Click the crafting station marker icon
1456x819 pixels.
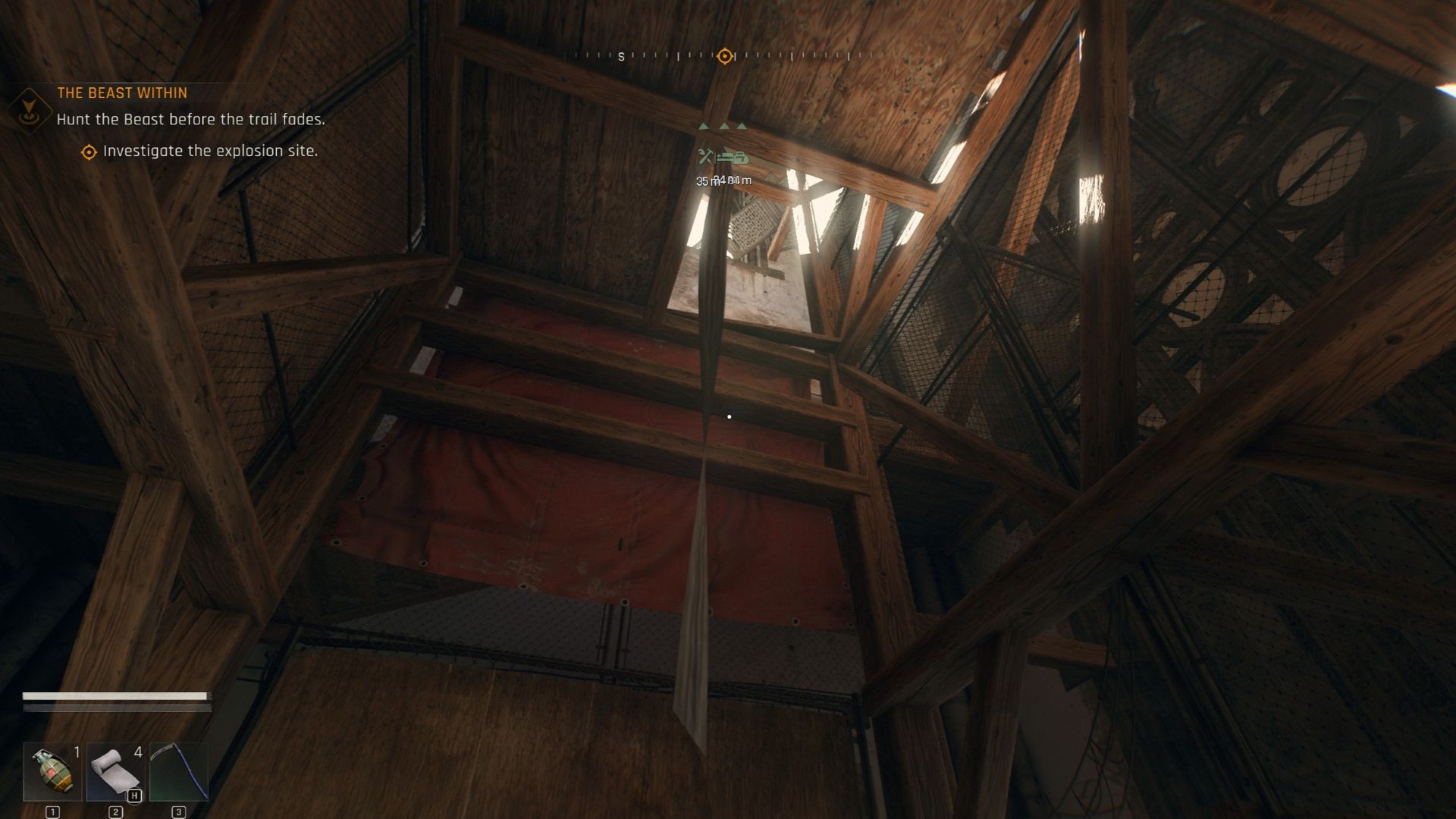(x=705, y=157)
